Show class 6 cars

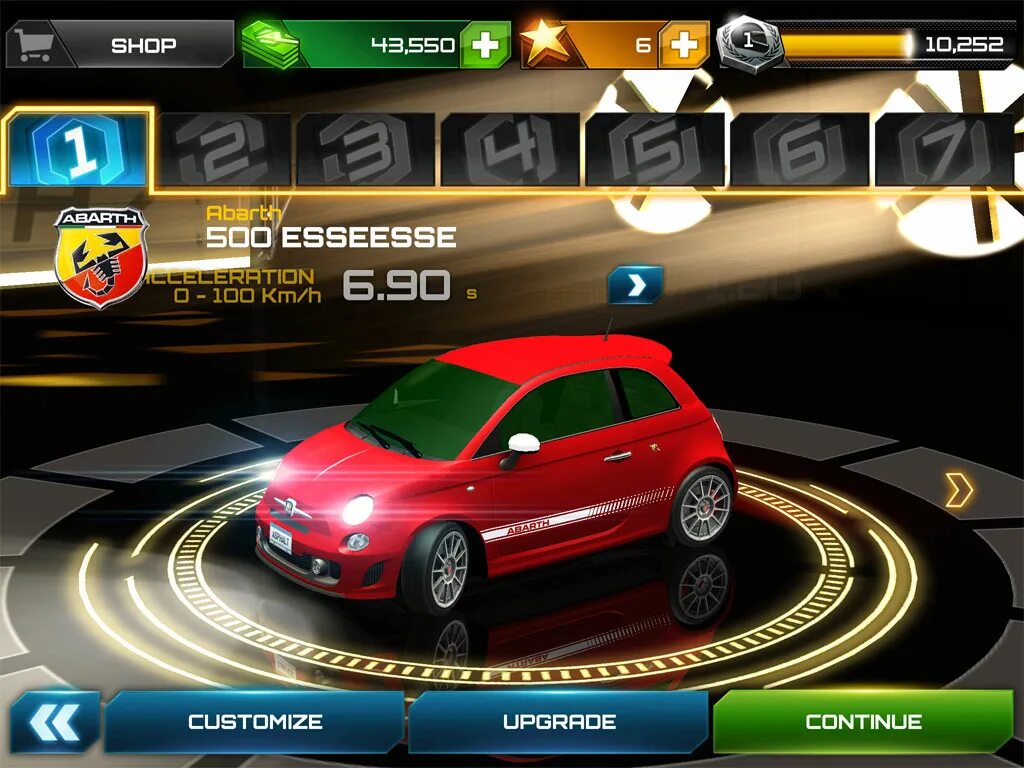(799, 150)
